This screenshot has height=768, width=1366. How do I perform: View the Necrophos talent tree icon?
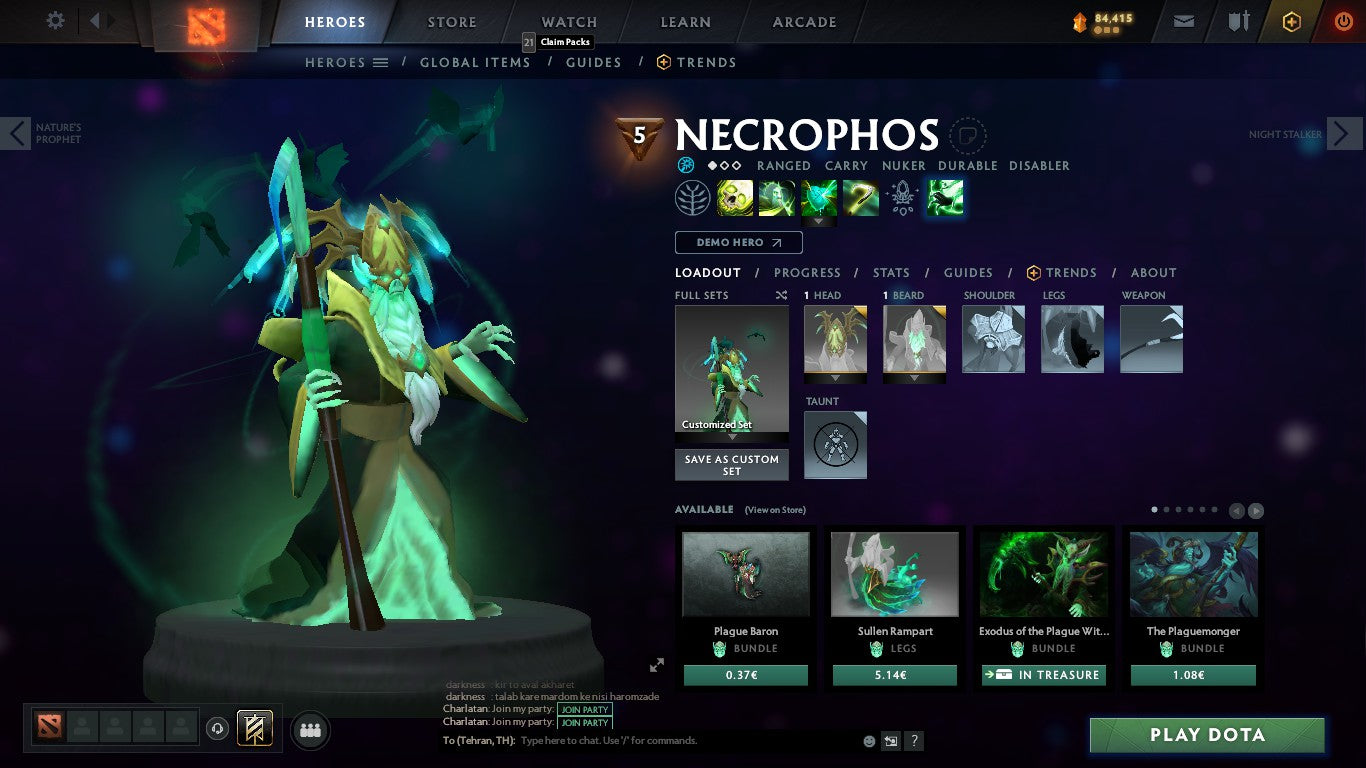(693, 197)
